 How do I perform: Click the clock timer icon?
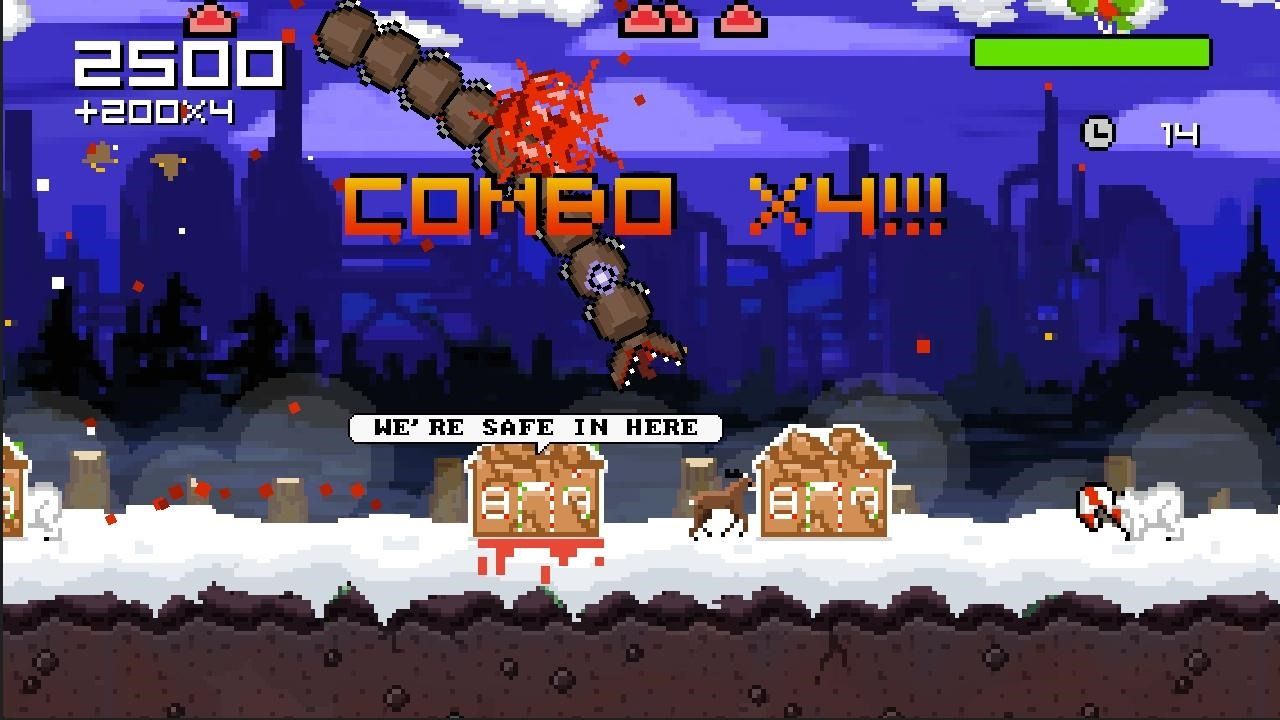coord(1096,135)
